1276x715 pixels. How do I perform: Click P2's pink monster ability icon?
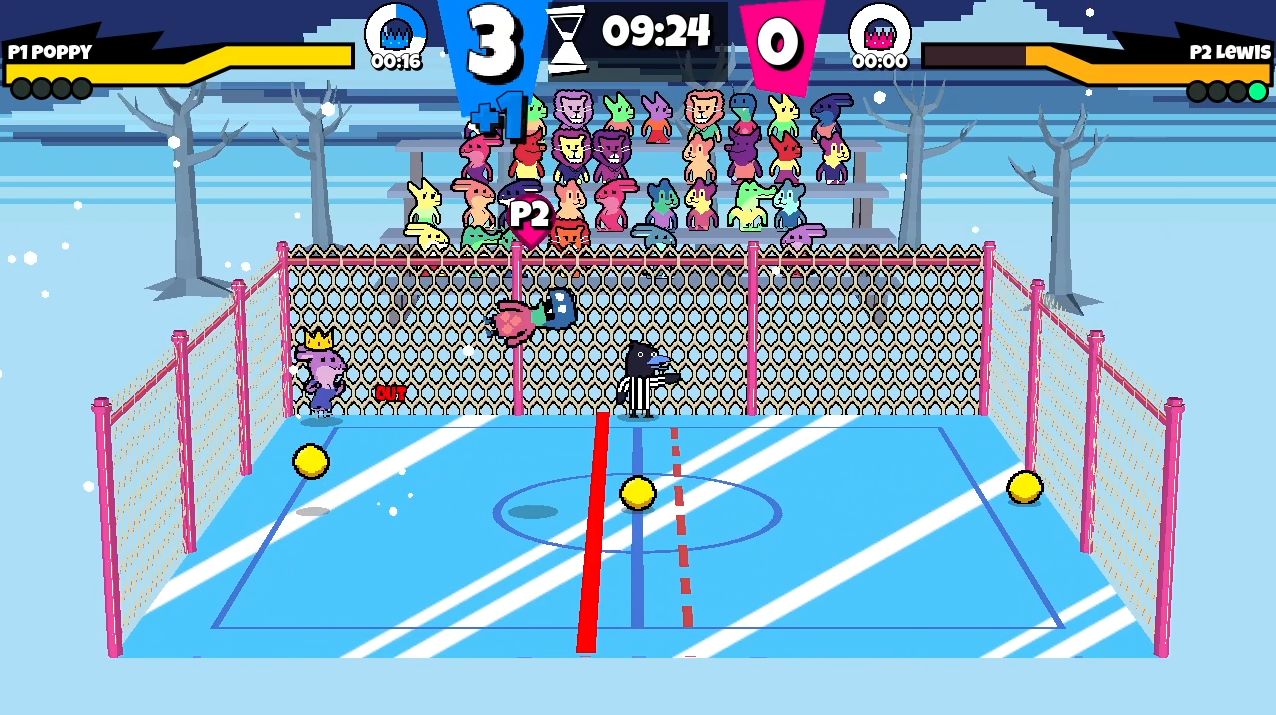[x=879, y=30]
